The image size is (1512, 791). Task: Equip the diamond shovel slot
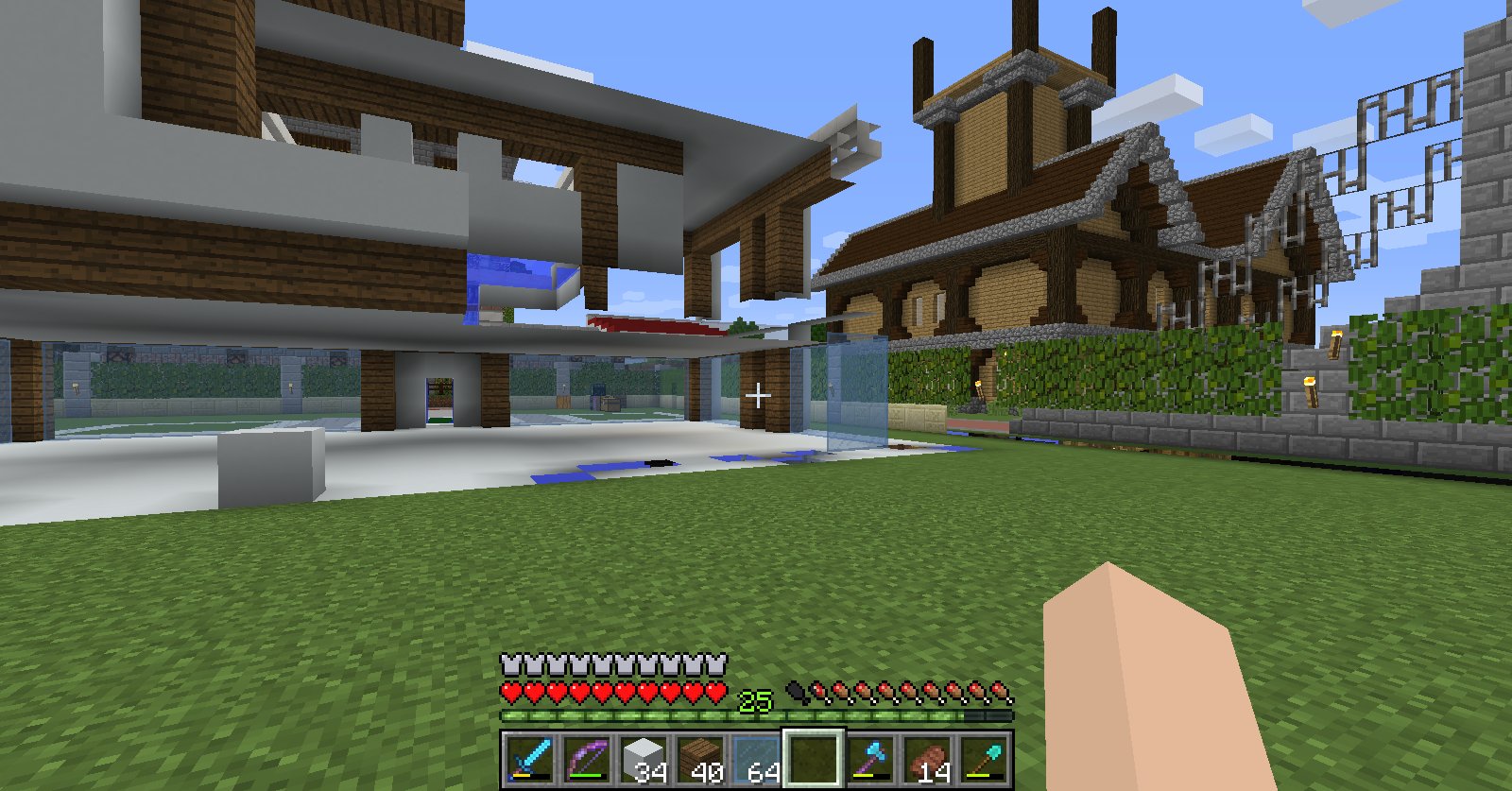[984, 758]
